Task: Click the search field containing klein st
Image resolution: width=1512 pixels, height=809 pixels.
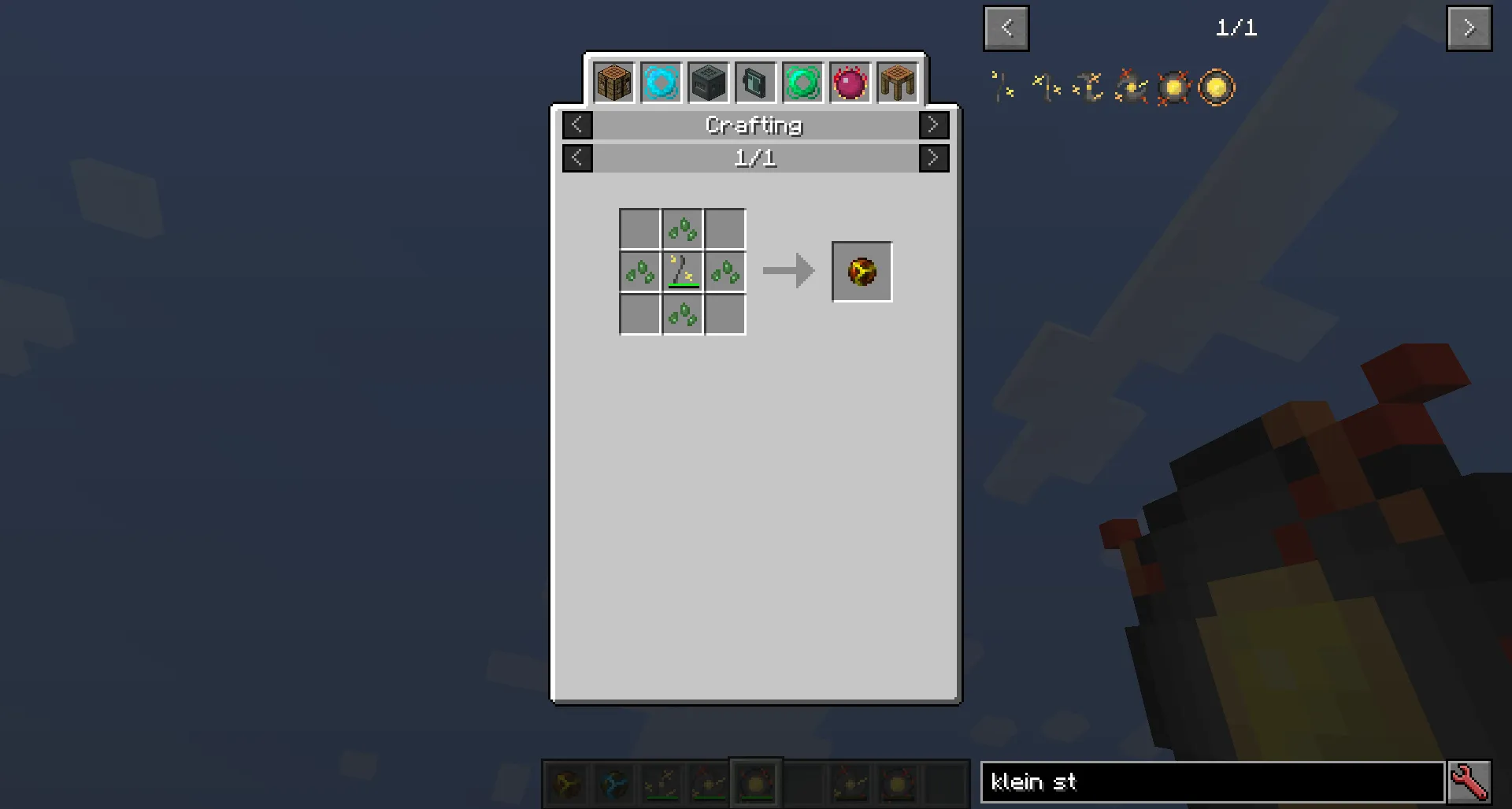Action: 1213,782
